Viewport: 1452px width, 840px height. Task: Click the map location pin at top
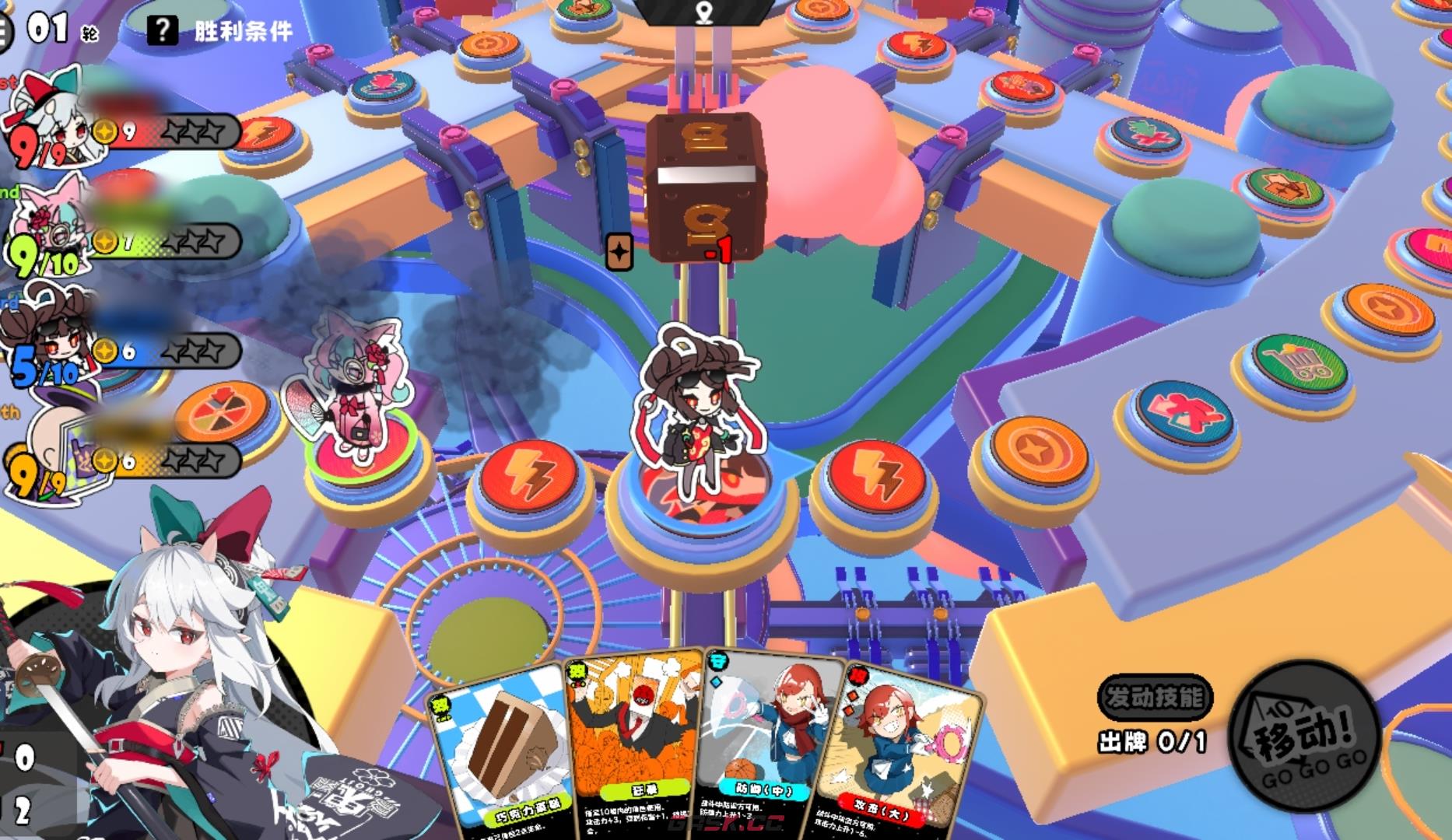[x=705, y=12]
